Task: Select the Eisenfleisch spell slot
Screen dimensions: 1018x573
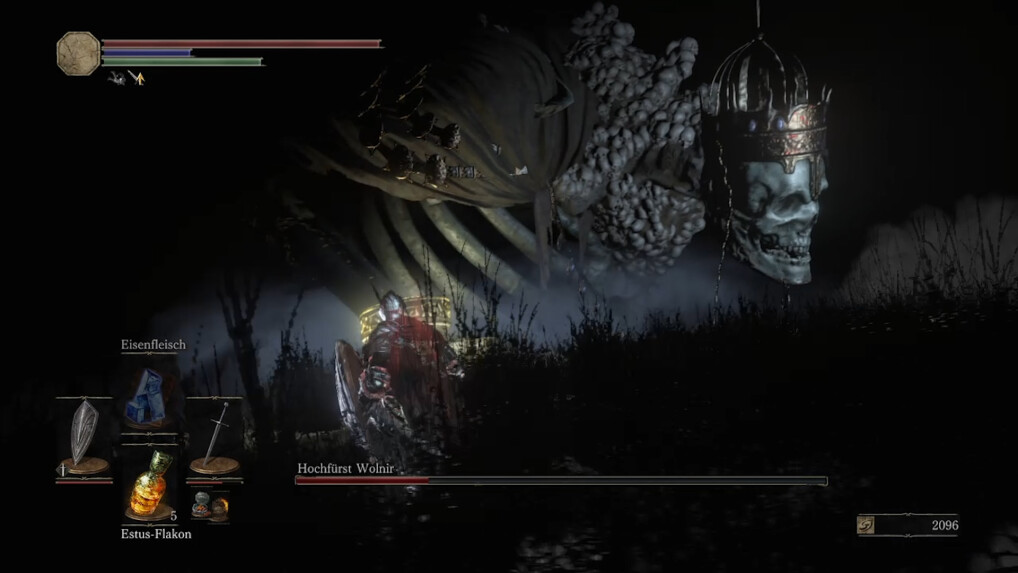Action: coord(148,397)
